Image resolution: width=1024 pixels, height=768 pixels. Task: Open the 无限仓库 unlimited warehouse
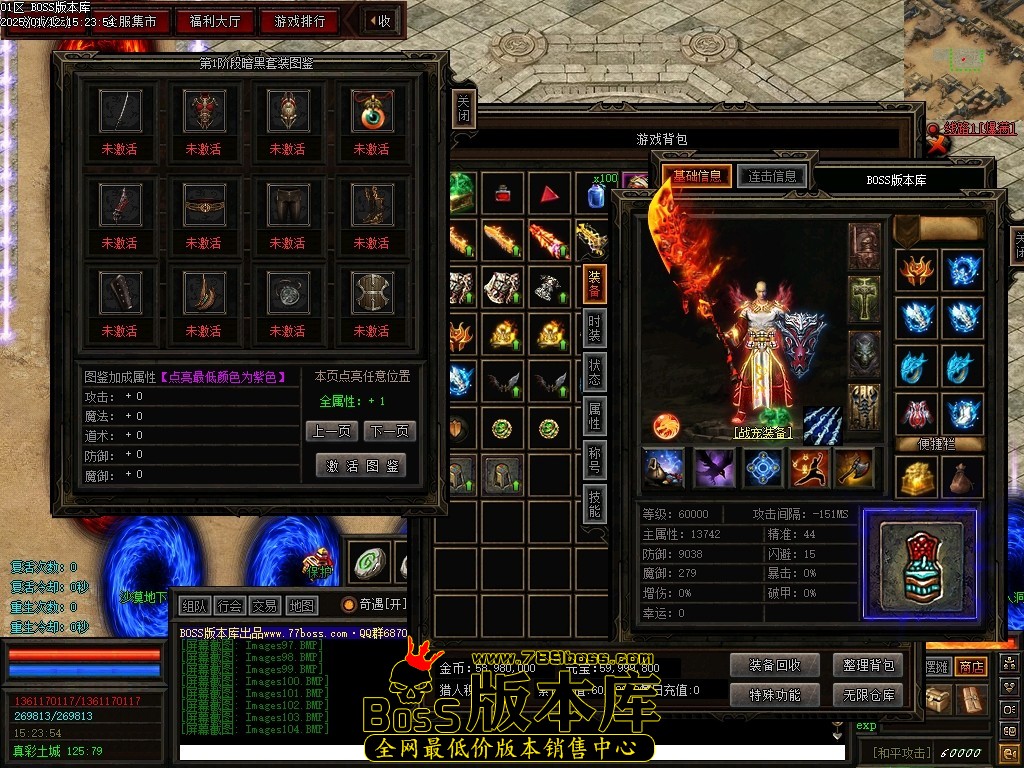click(868, 694)
